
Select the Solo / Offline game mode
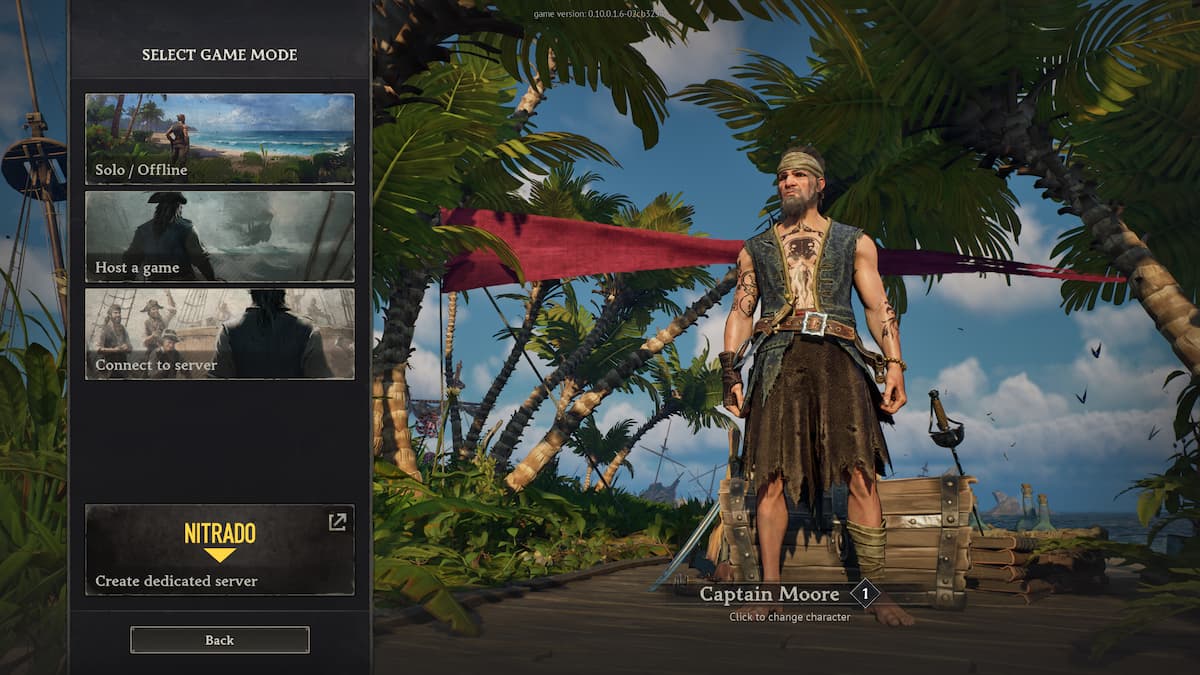(x=219, y=138)
